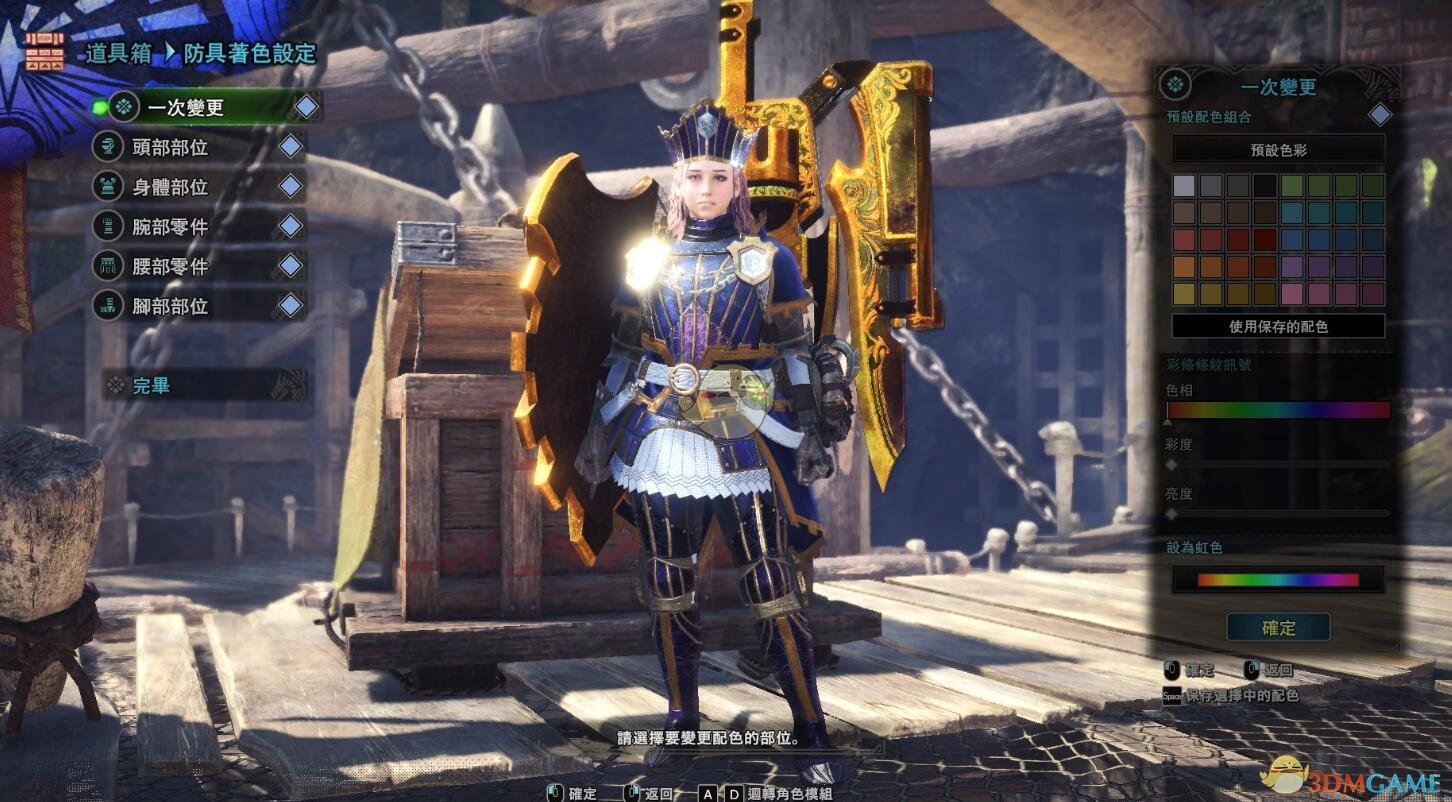This screenshot has width=1452, height=802.
Task: Pick the brightest yellow swatch
Action: [x=1184, y=294]
